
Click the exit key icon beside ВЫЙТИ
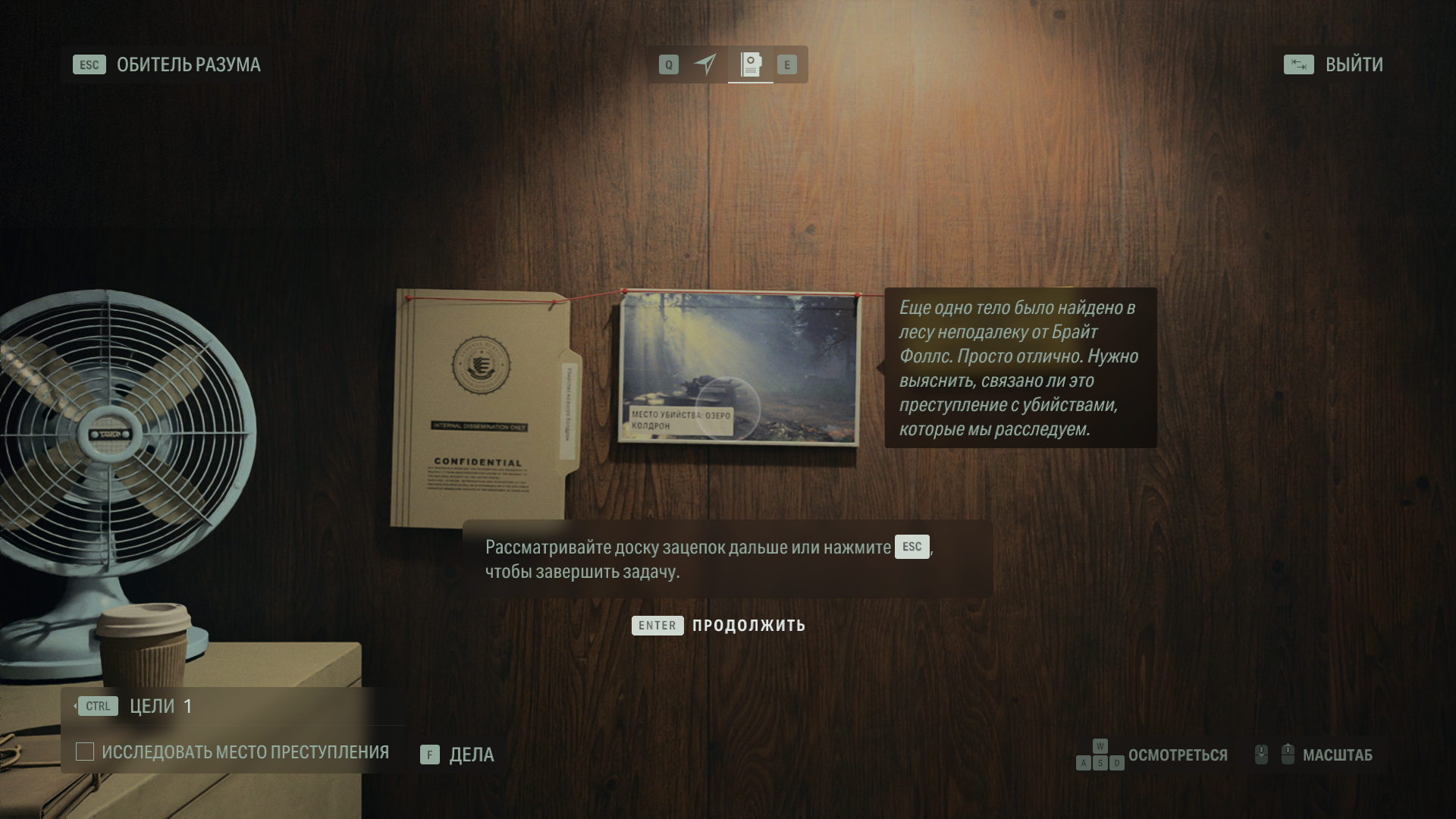tap(1299, 65)
